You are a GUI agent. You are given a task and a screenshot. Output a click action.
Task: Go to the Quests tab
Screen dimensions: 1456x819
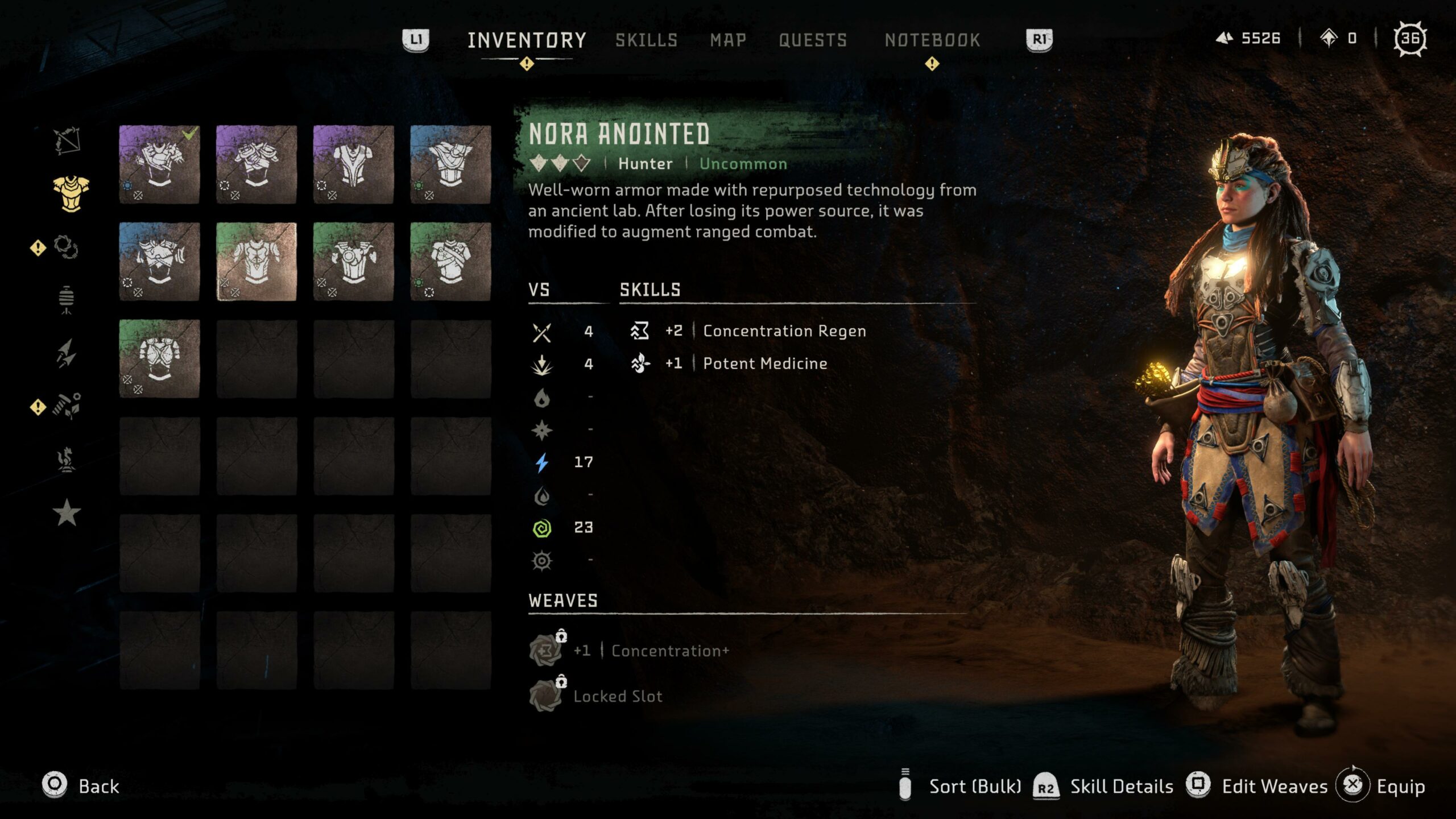[x=813, y=40]
